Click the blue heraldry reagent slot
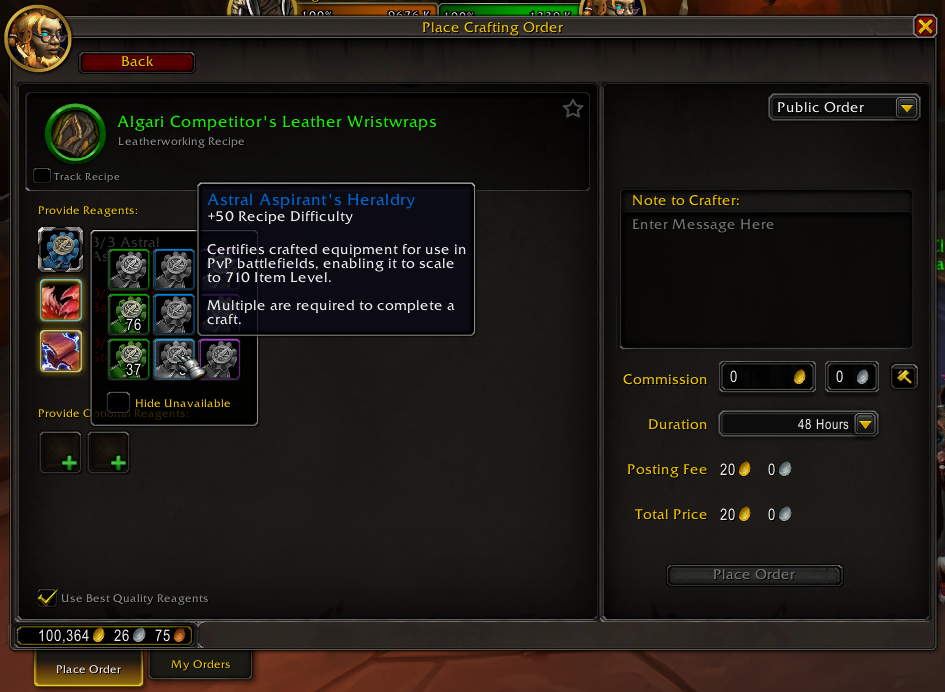Screen dimensions: 945x692 coord(60,249)
